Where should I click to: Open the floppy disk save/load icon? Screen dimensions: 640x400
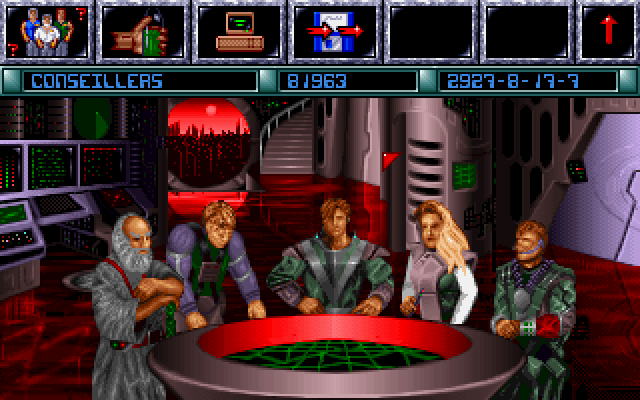tap(332, 31)
